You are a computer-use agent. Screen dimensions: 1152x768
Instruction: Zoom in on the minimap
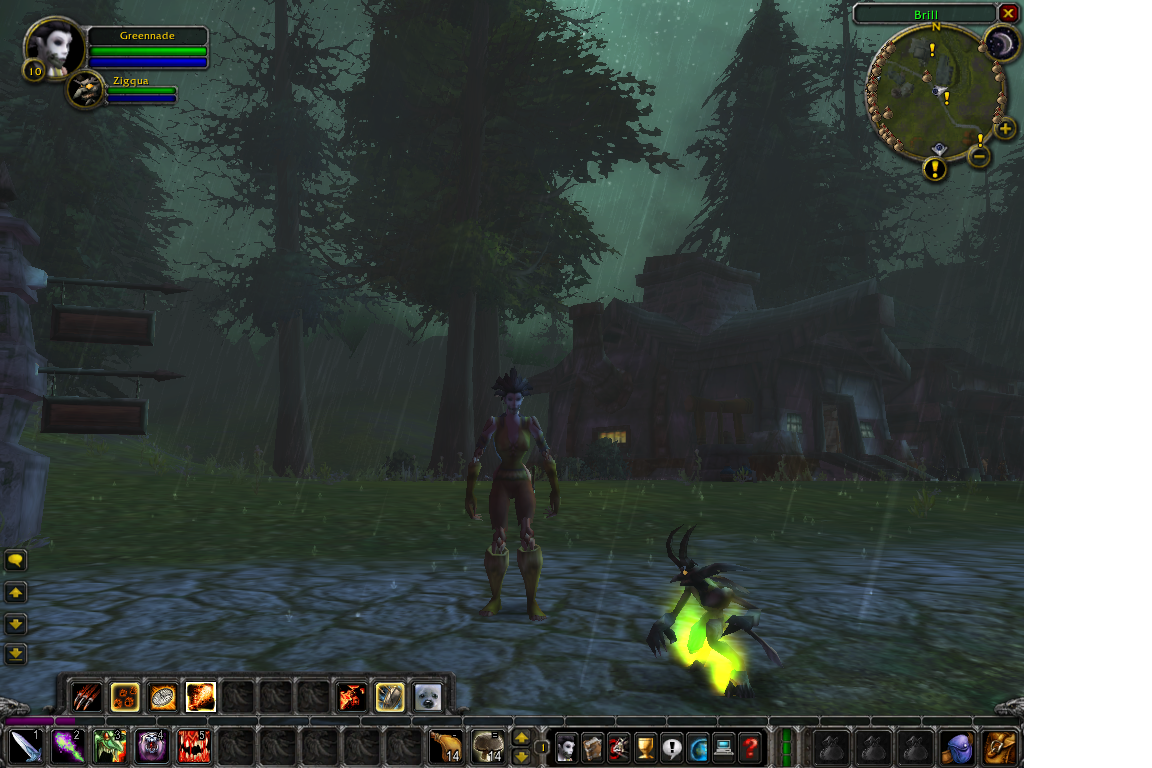pyautogui.click(x=1005, y=128)
